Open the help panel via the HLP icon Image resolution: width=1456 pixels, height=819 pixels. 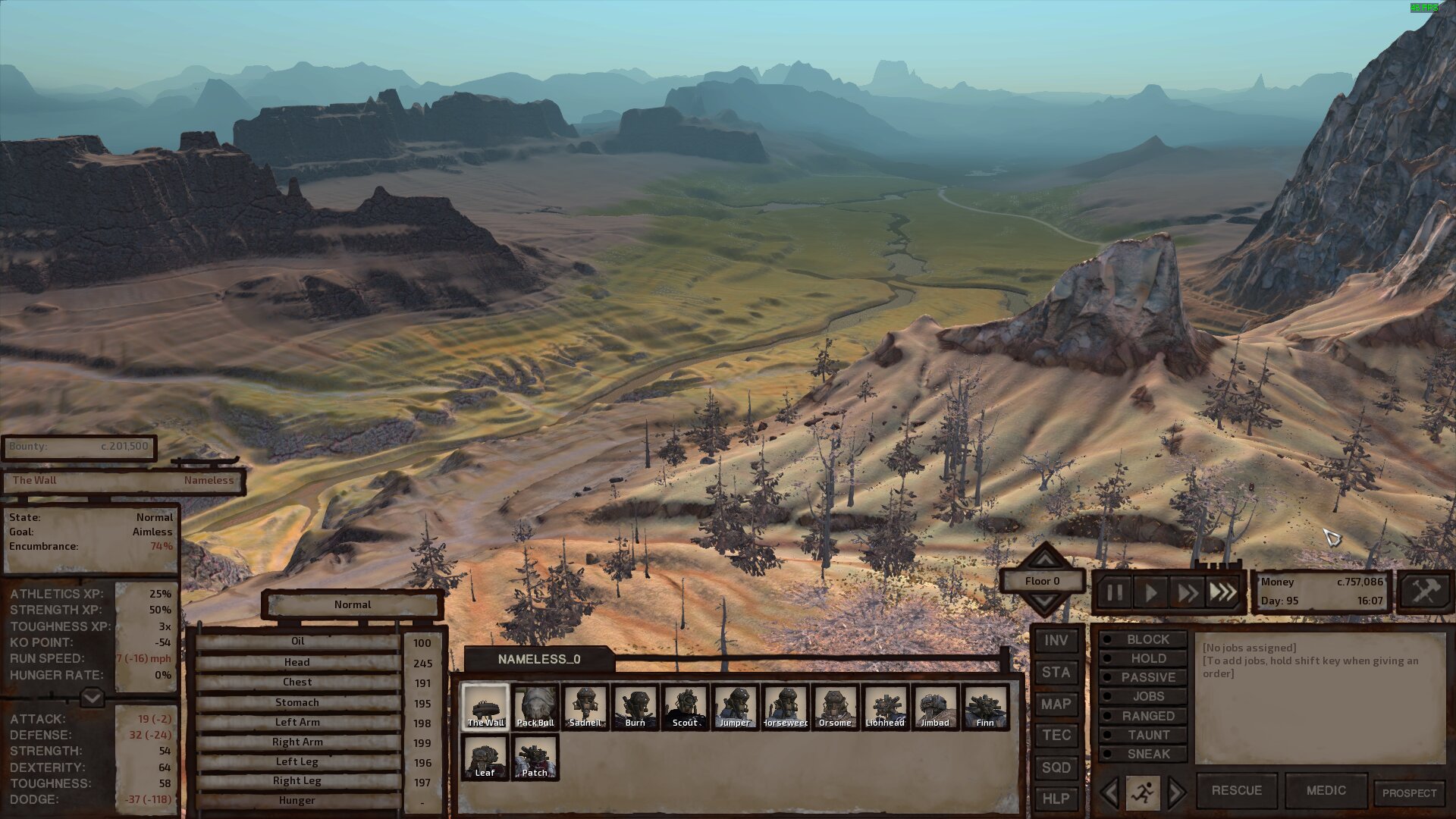pyautogui.click(x=1056, y=799)
